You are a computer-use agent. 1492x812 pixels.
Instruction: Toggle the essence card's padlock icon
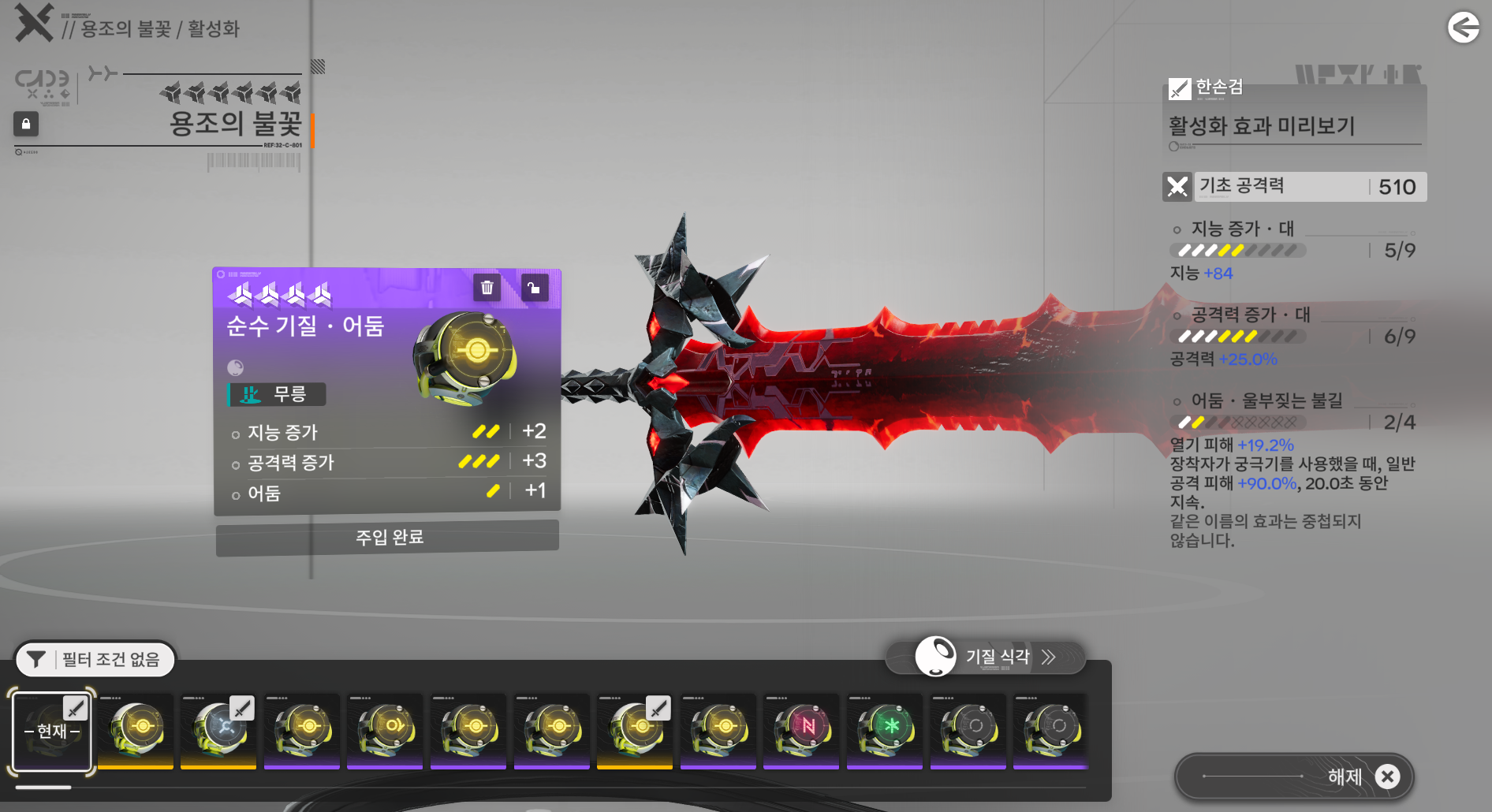534,288
